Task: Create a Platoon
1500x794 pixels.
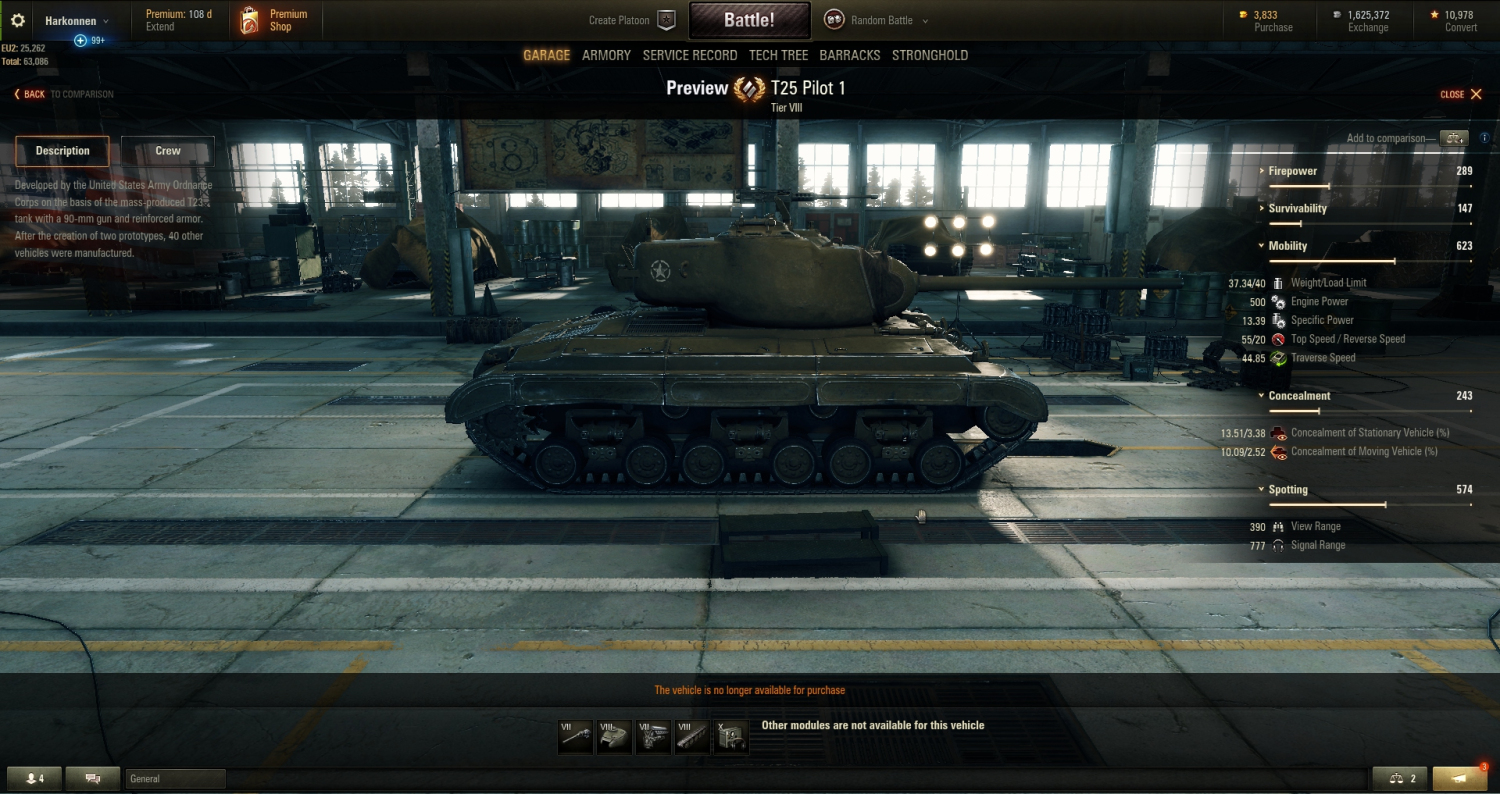Action: 632,20
